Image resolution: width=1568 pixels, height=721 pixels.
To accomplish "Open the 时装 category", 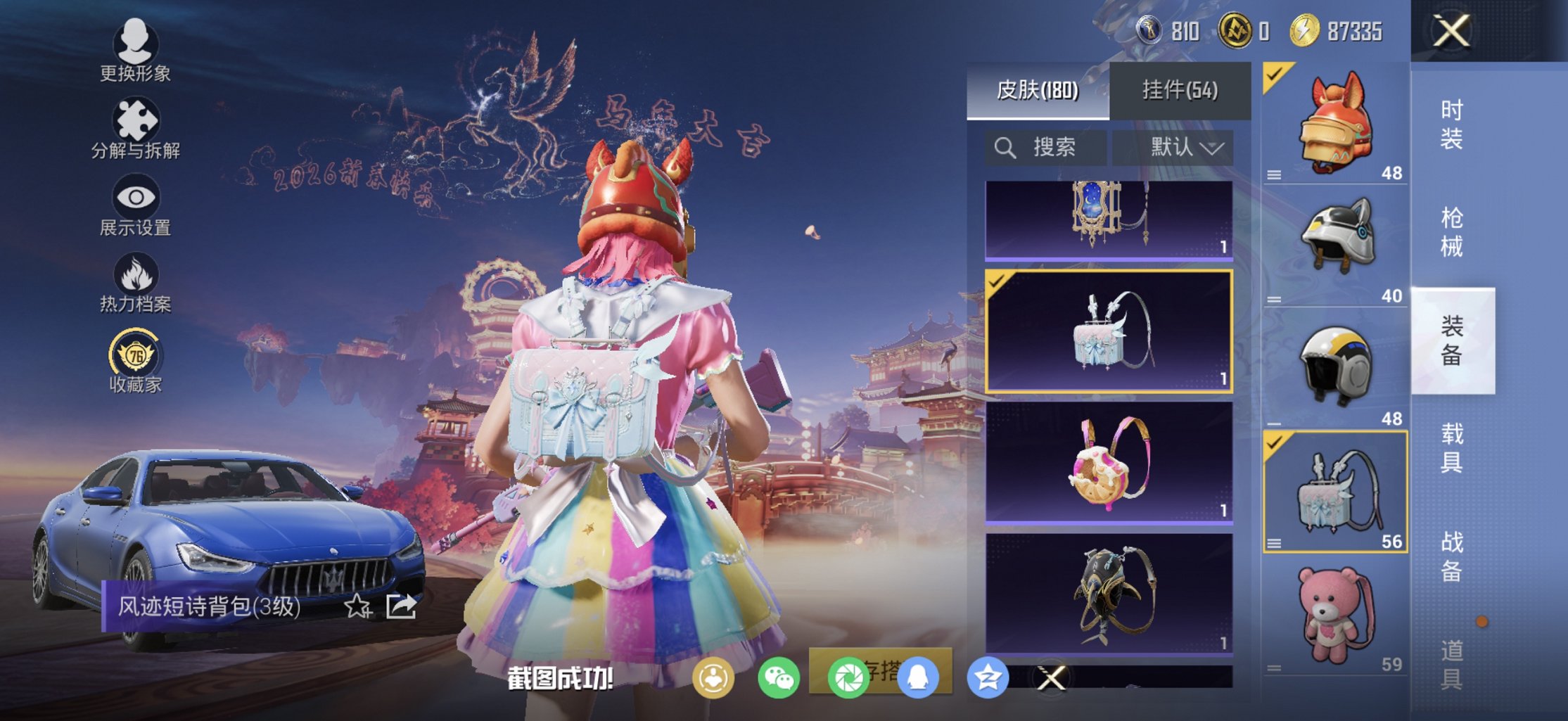I will 1452,124.
